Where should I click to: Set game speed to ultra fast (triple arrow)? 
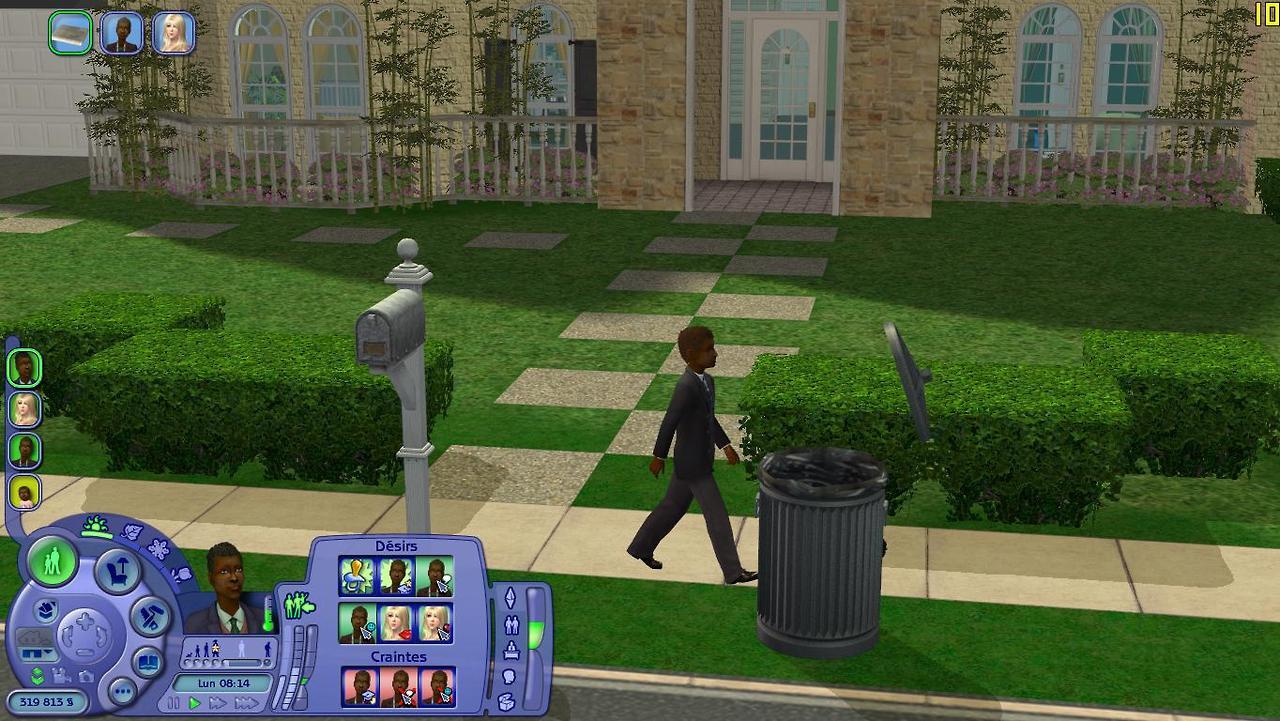point(246,703)
